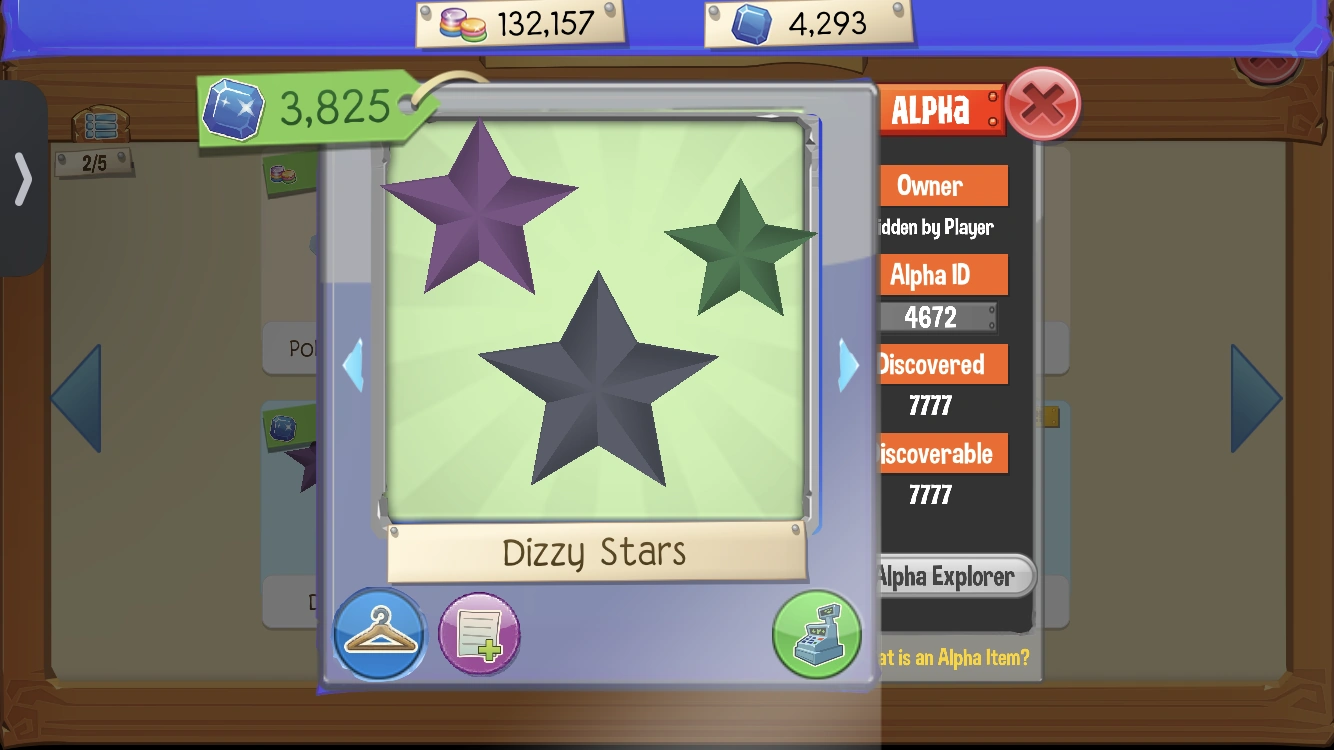Click the Owner section header

(942, 185)
